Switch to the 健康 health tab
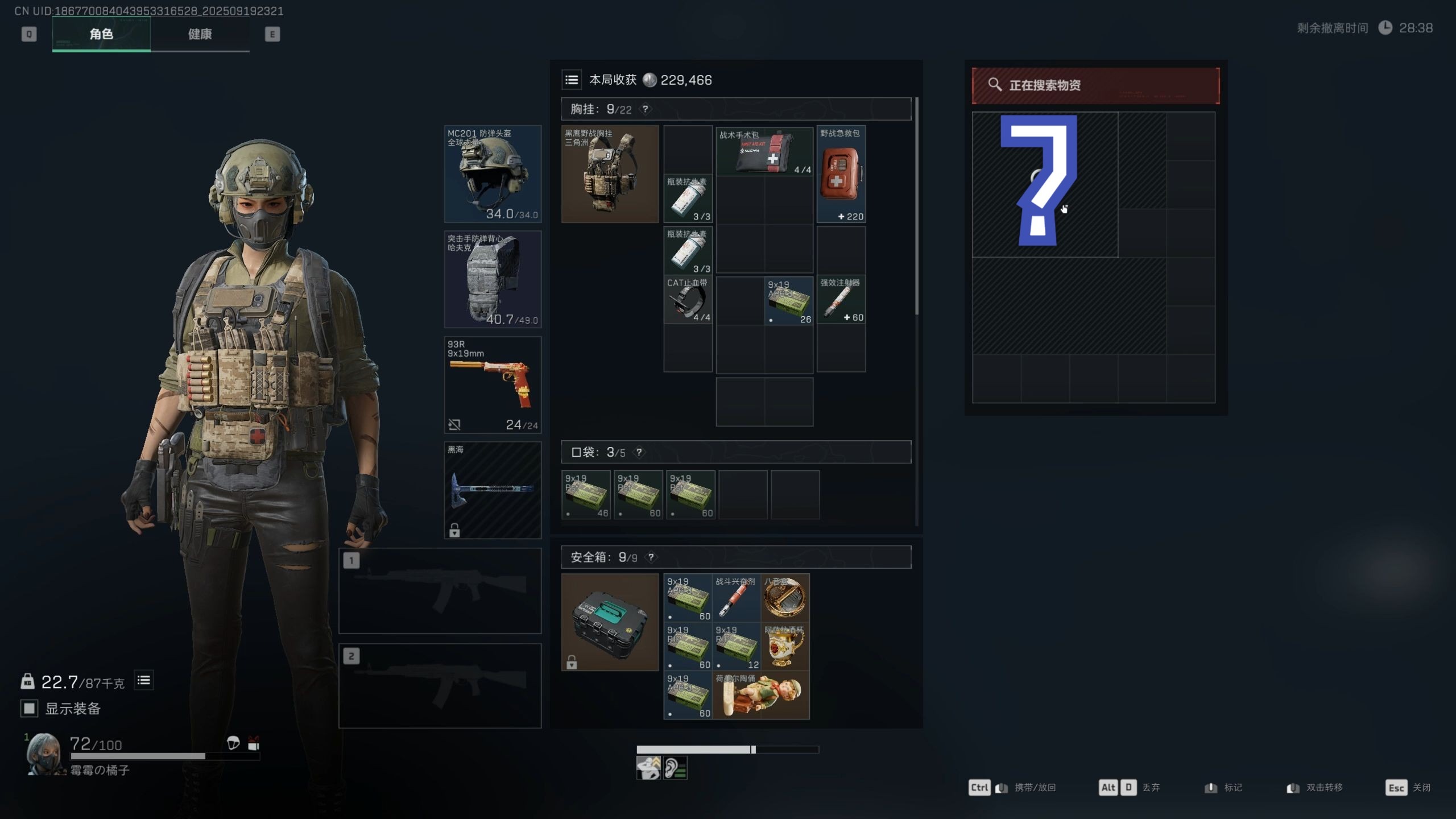1456x819 pixels. pyautogui.click(x=200, y=34)
